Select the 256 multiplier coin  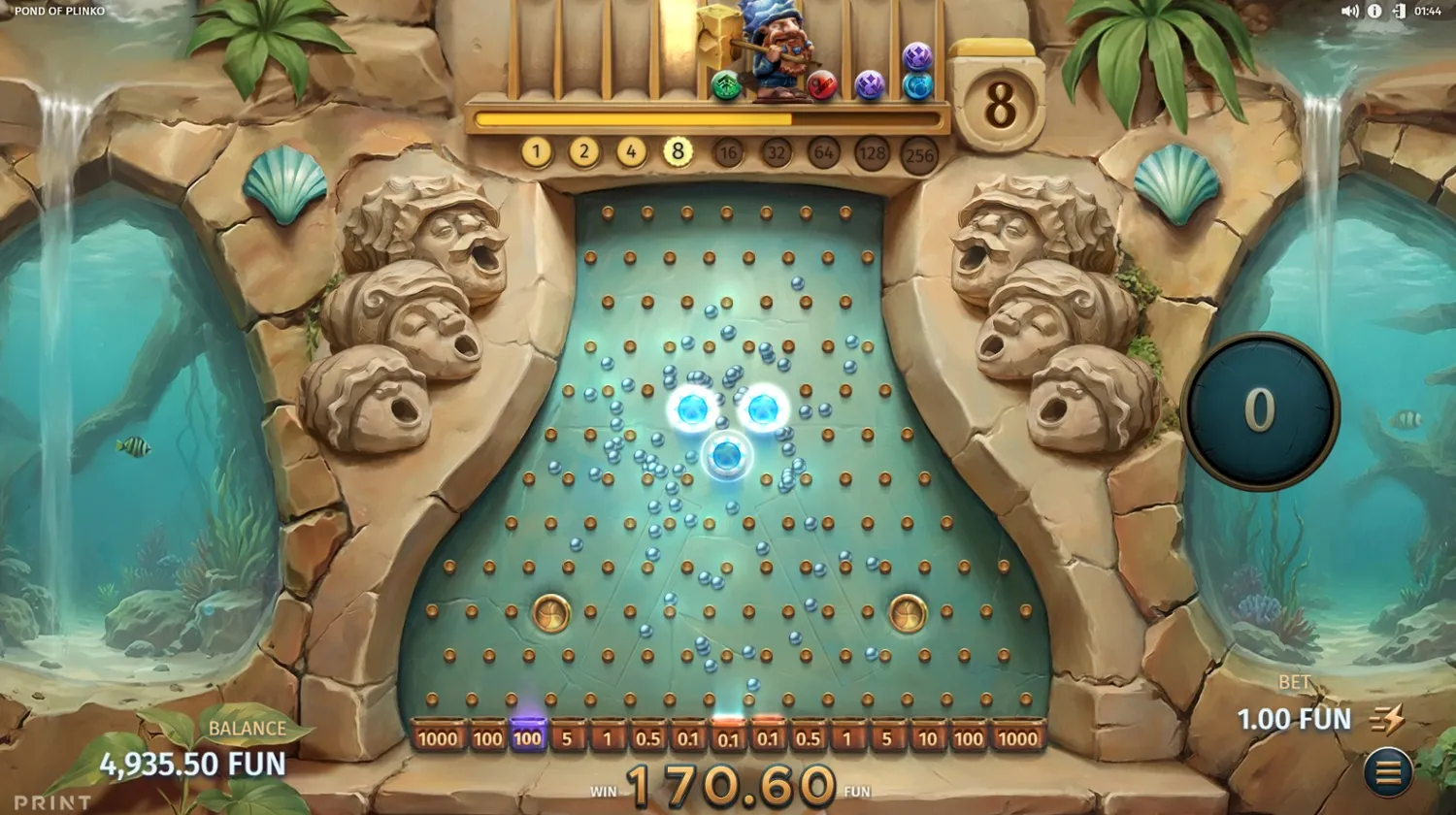[921, 151]
